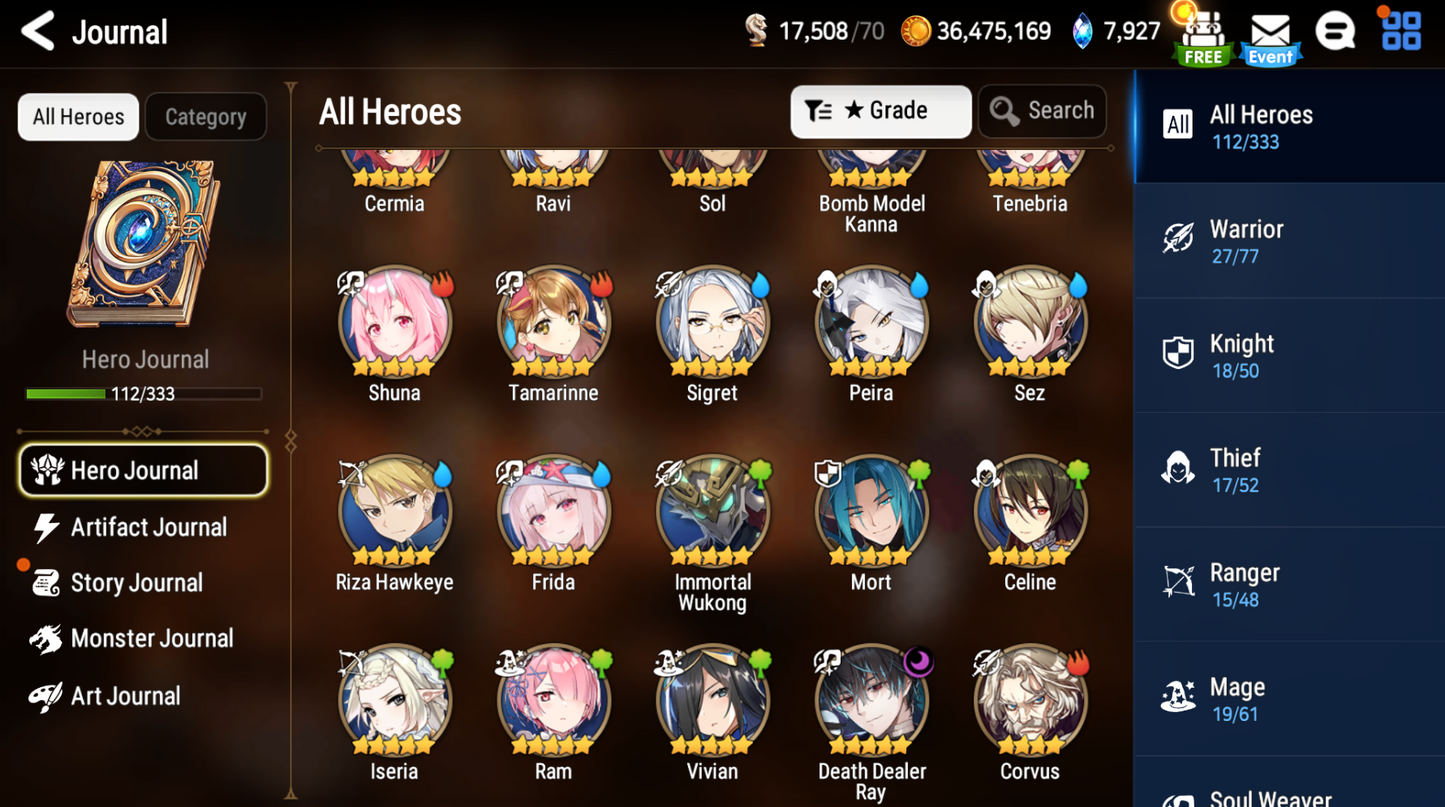Select Shuna's hero portrait

pos(394,322)
